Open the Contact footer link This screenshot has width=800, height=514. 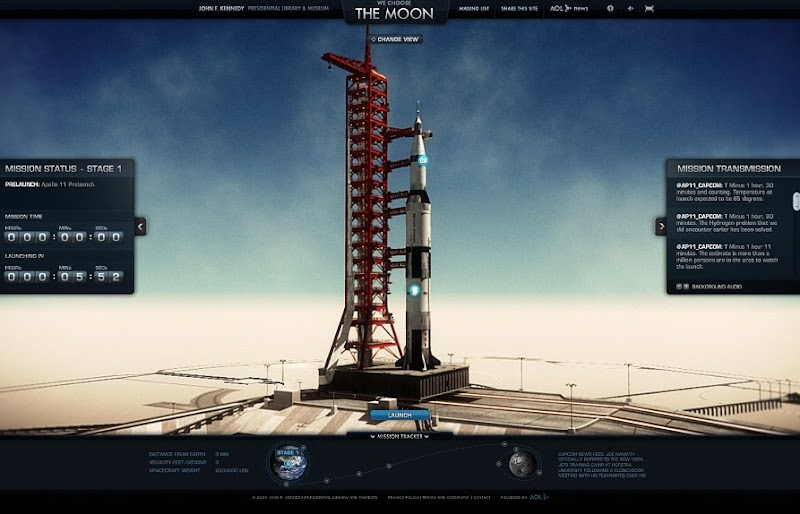click(482, 496)
